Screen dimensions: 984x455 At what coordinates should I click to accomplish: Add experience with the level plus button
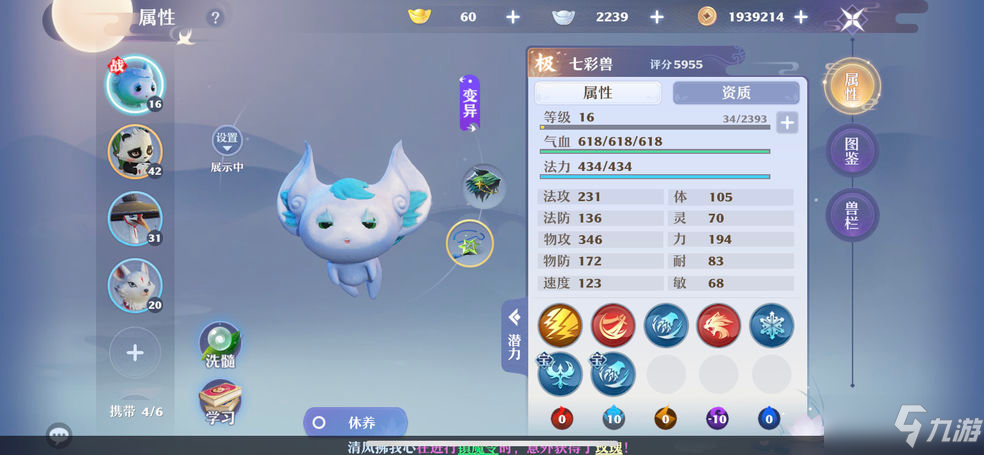(788, 123)
